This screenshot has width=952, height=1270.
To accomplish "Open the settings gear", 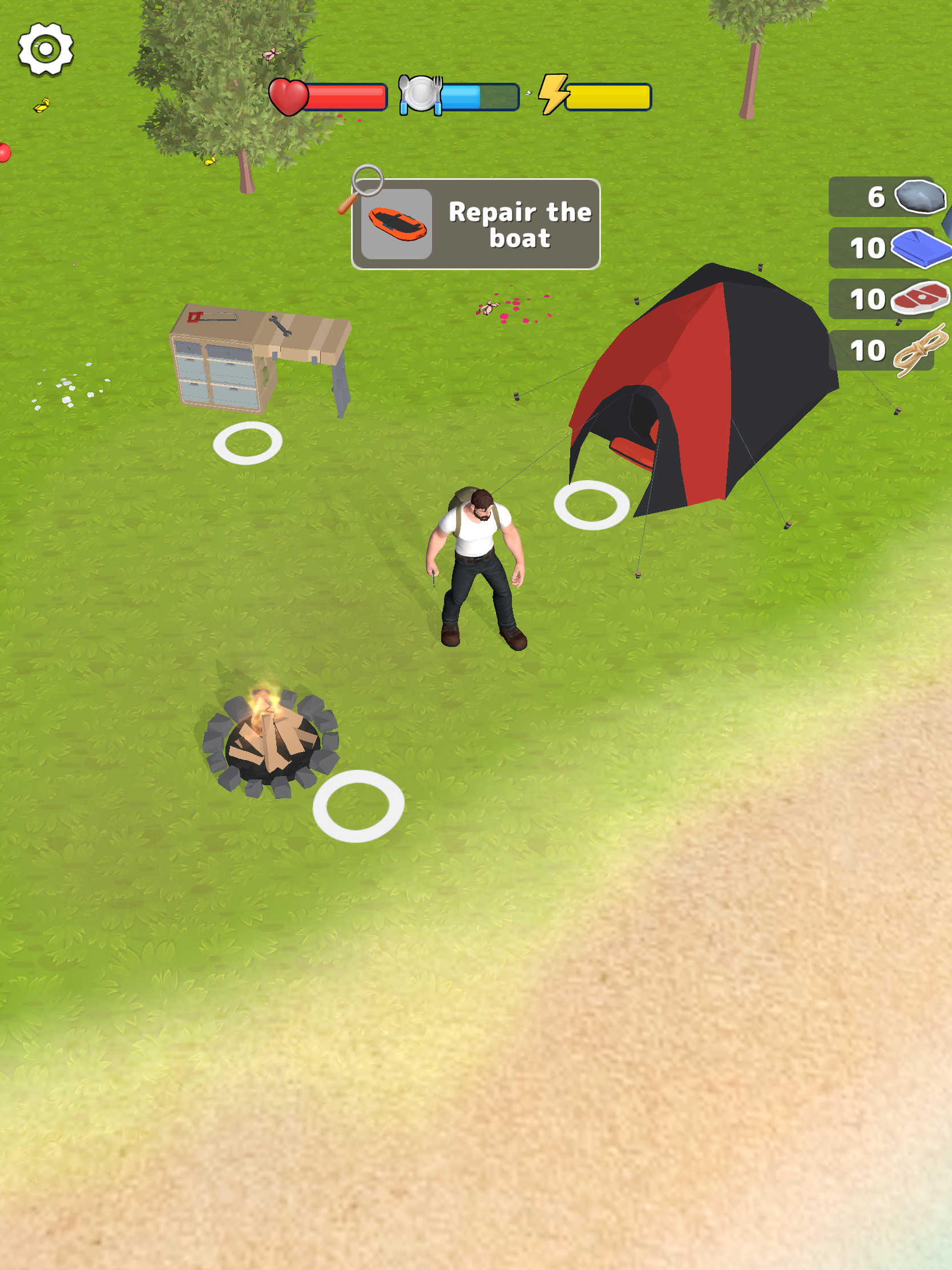I will point(45,49).
